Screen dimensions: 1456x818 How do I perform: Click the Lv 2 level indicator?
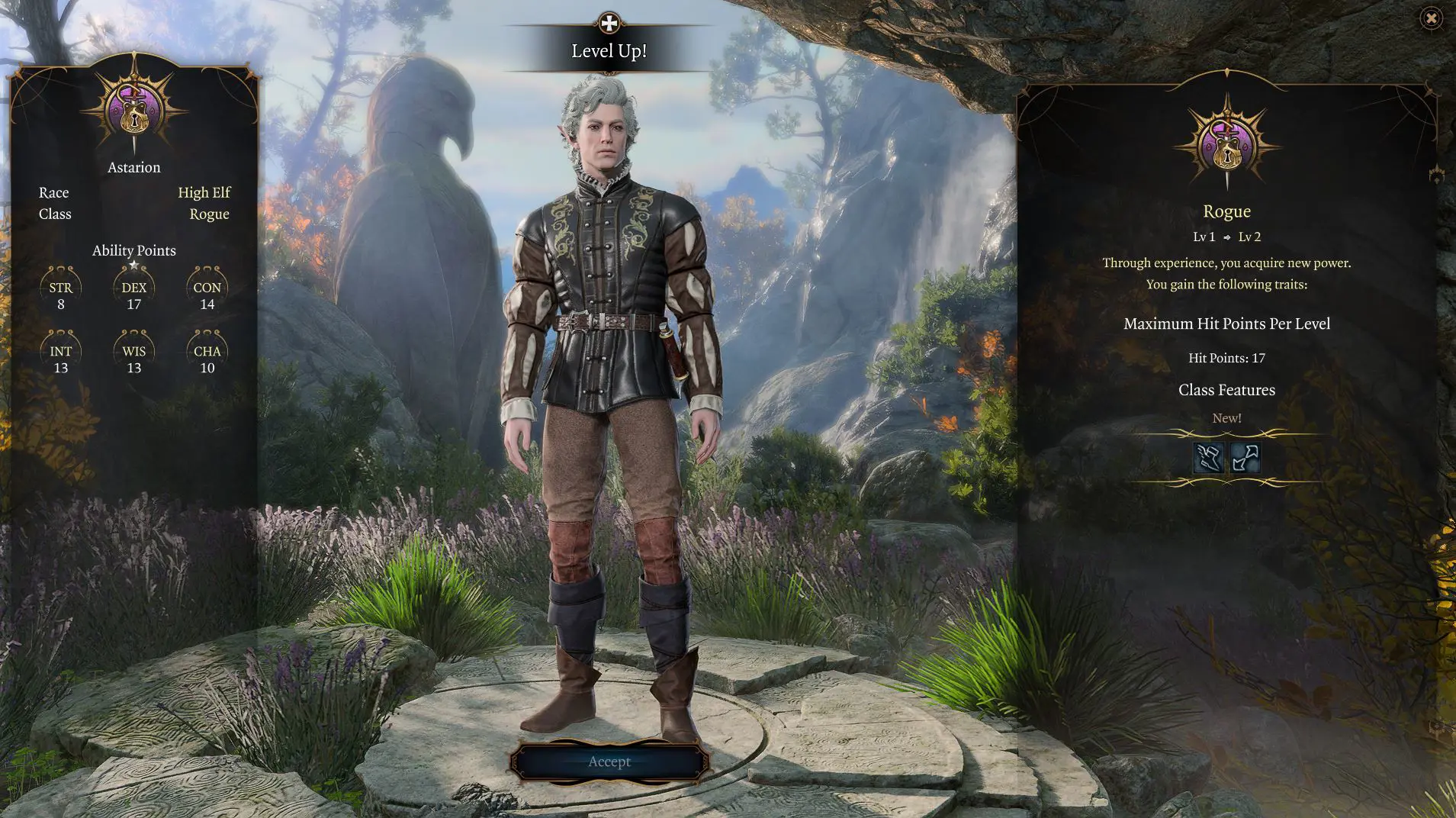point(1249,237)
